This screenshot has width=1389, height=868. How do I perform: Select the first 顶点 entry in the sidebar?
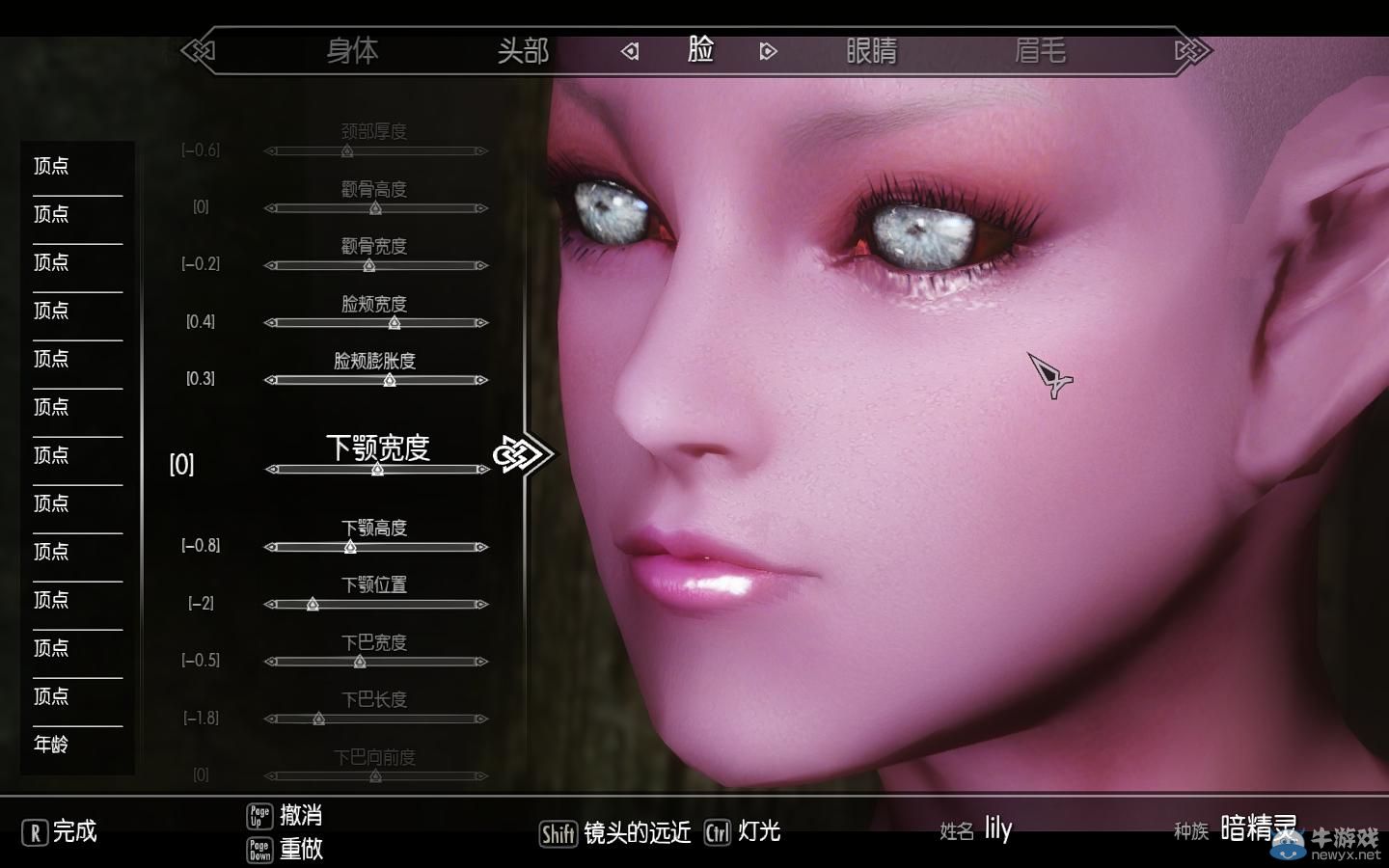[51, 166]
